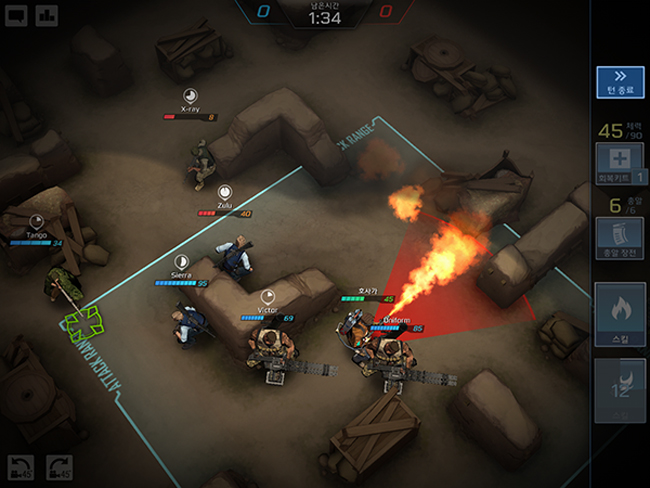
Task: Show the scoreboard bar chart icon
Action: [46, 15]
